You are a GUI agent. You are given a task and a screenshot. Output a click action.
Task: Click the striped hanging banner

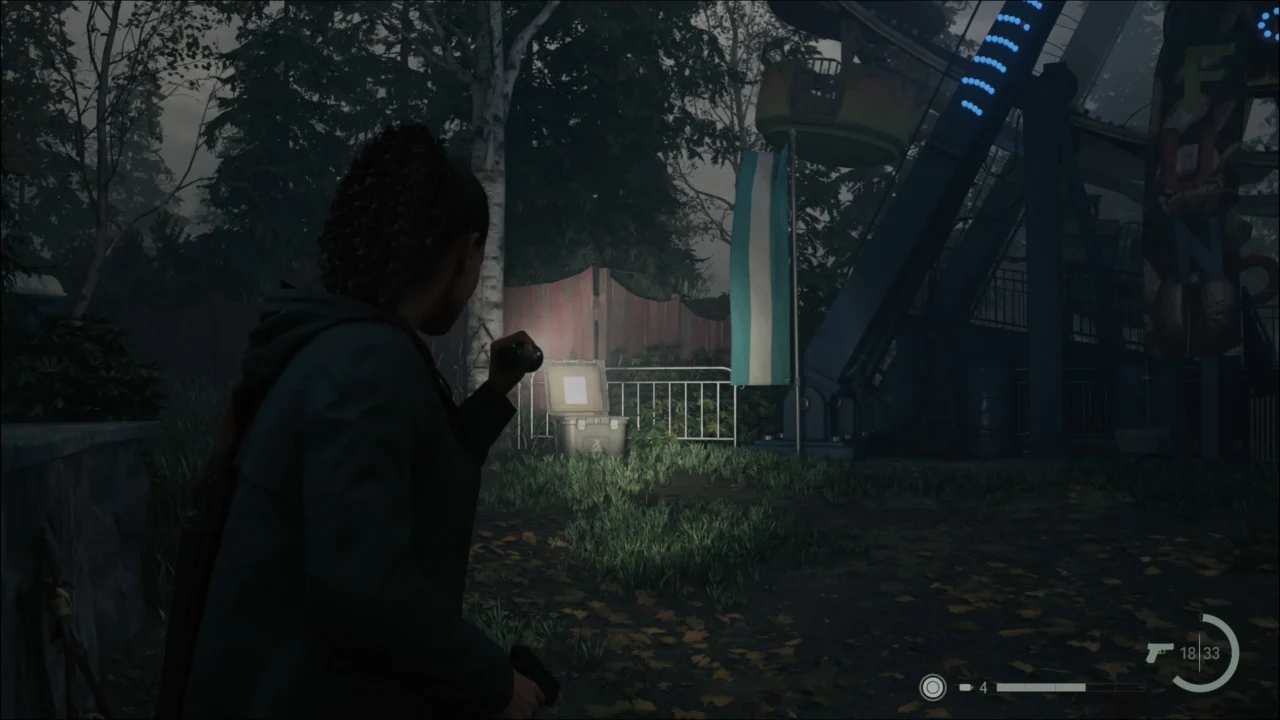coord(762,270)
